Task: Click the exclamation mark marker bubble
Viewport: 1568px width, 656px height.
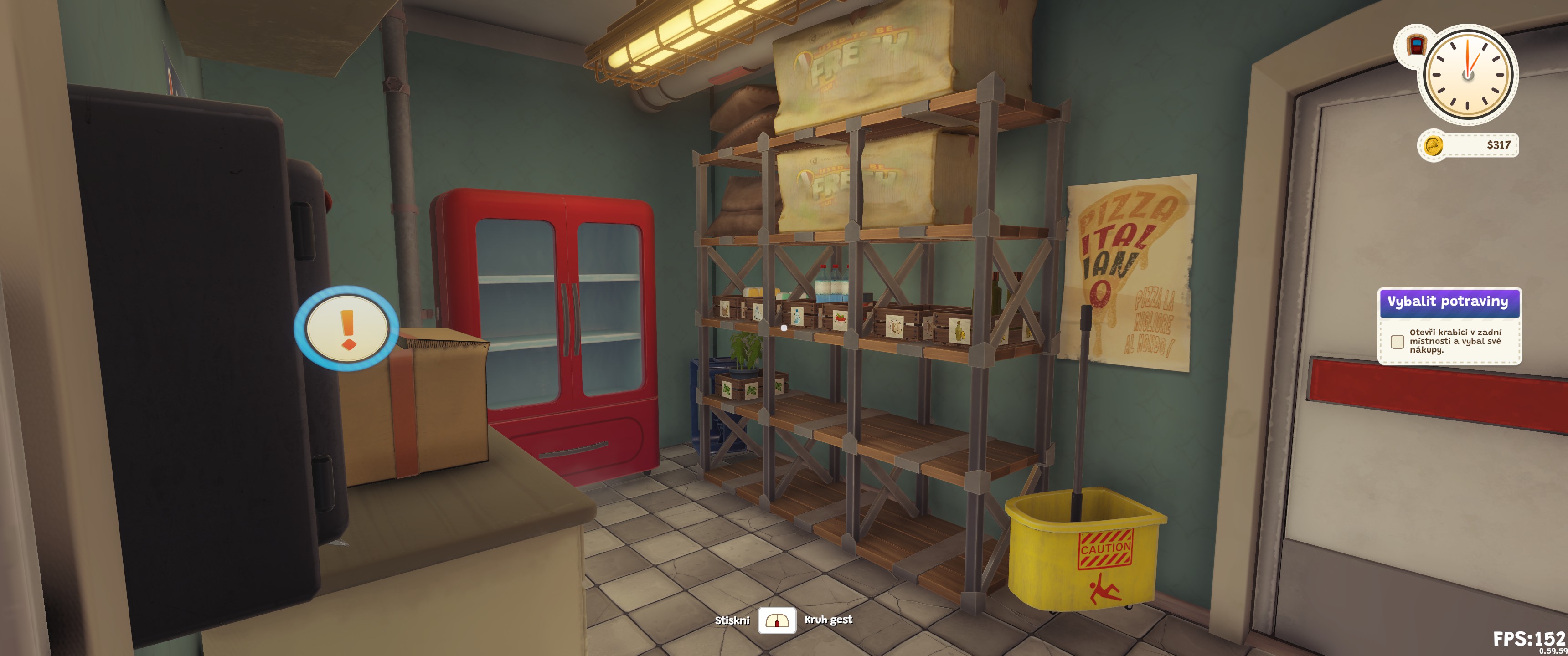Action: (346, 328)
